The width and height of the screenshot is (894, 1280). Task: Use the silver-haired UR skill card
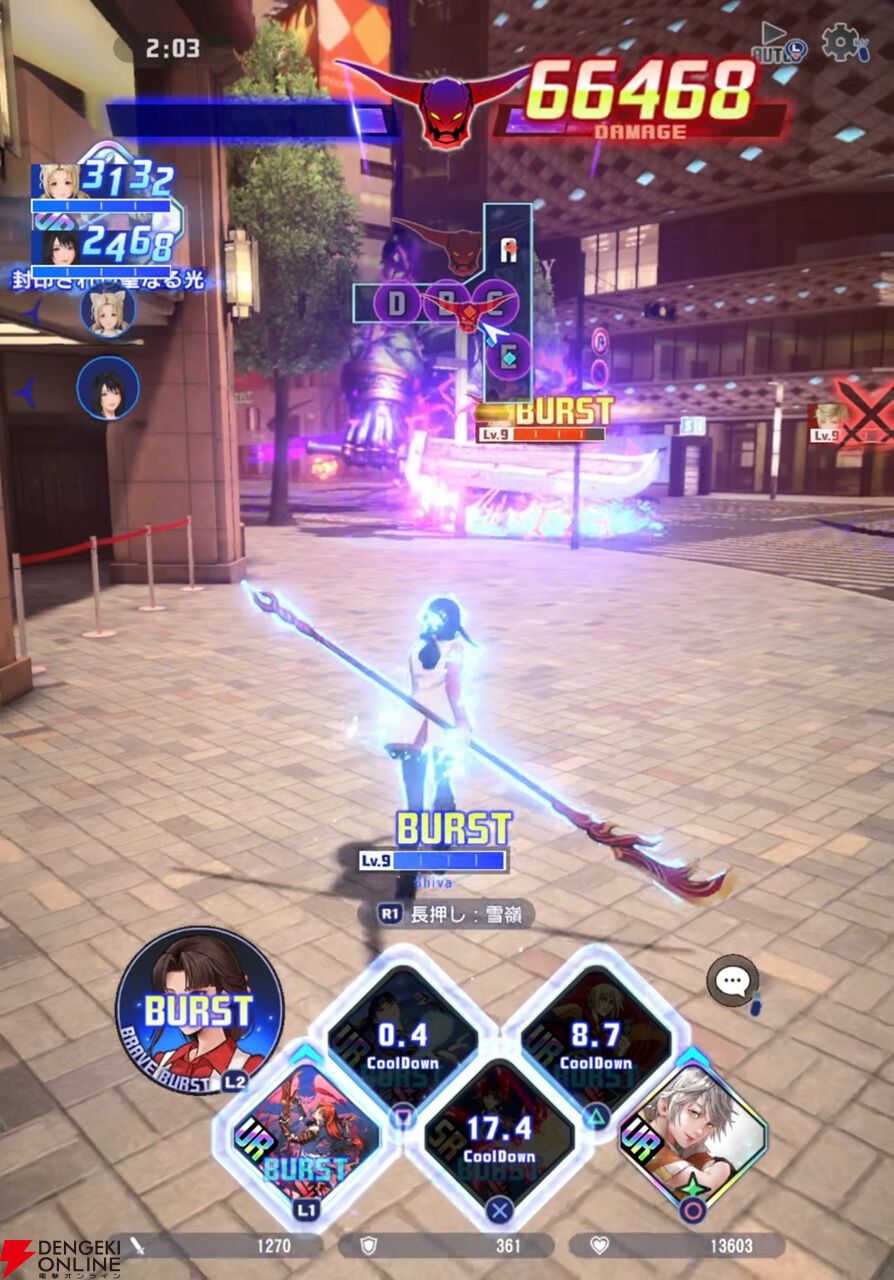[x=692, y=1139]
